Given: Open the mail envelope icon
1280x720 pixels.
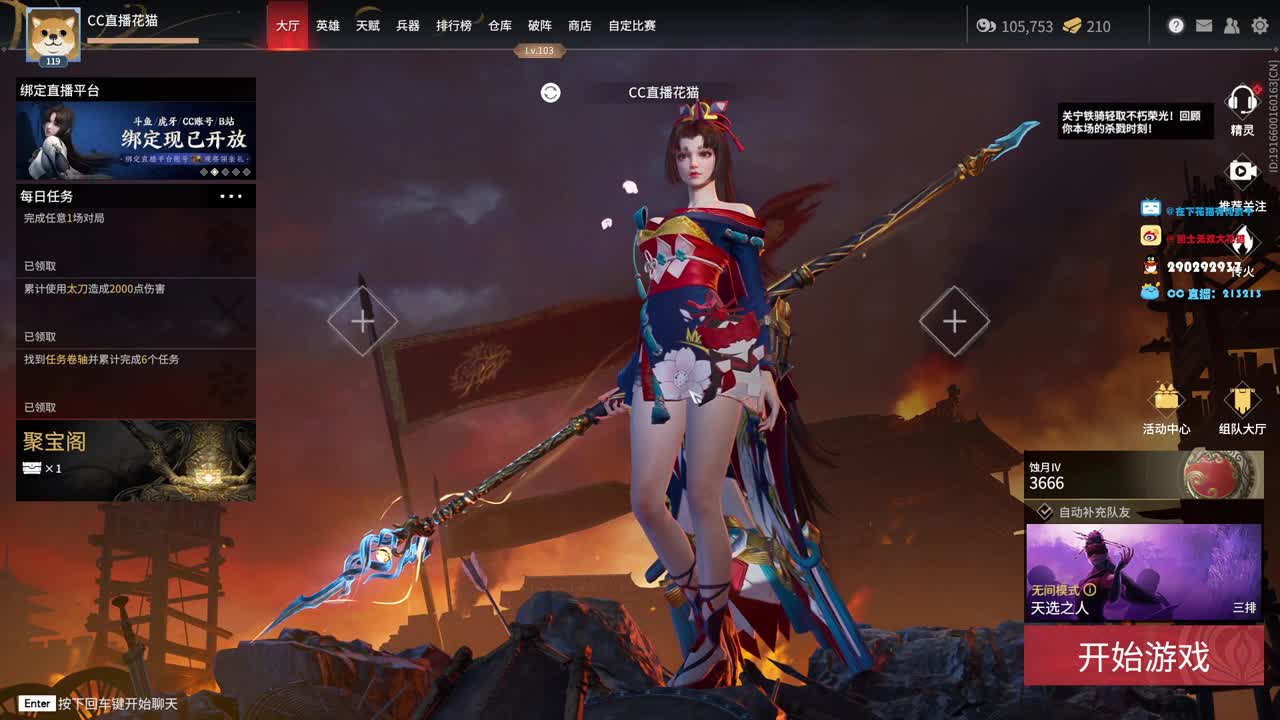Looking at the screenshot, I should click(1204, 27).
